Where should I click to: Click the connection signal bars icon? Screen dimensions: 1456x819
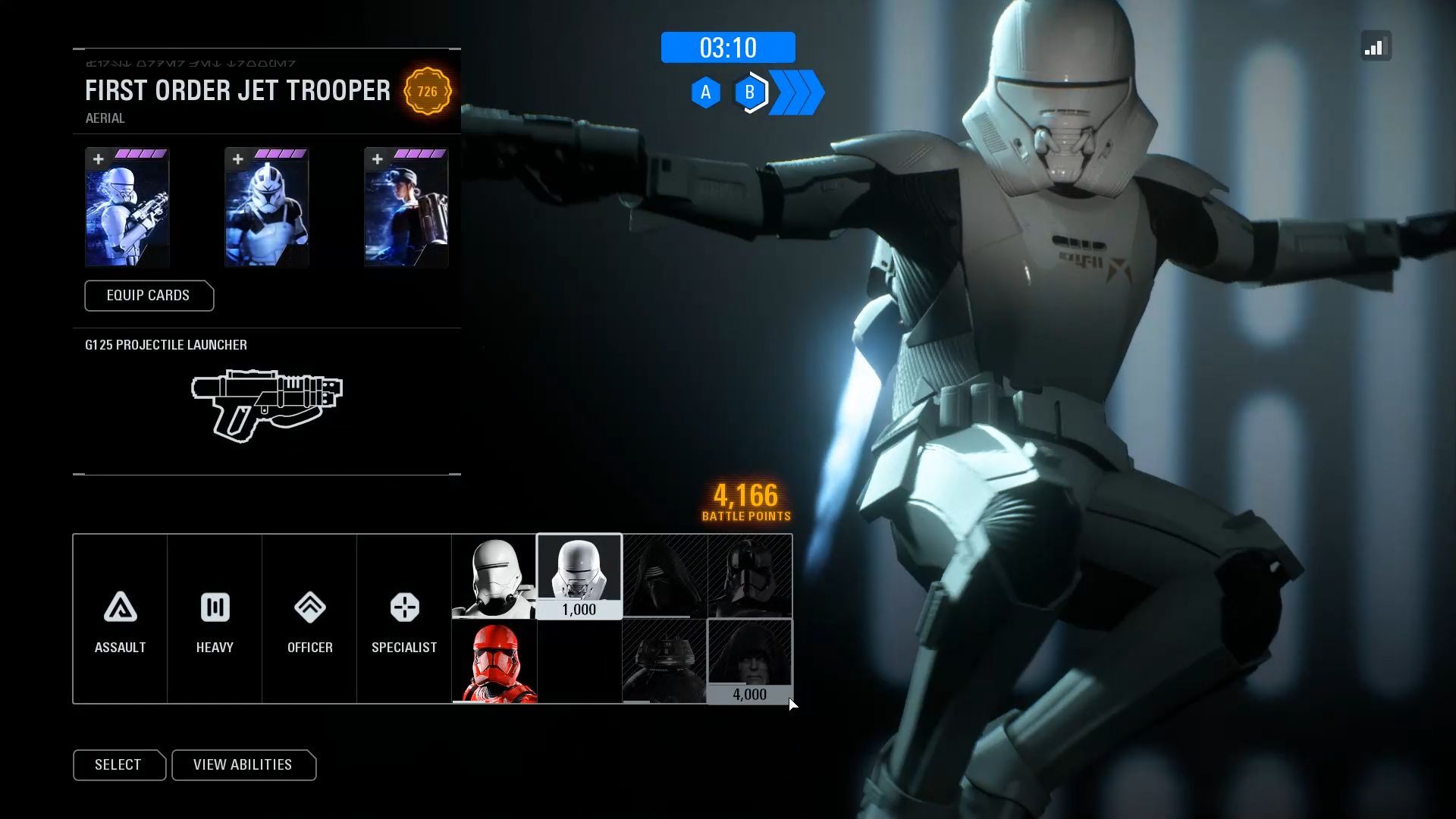(1376, 47)
